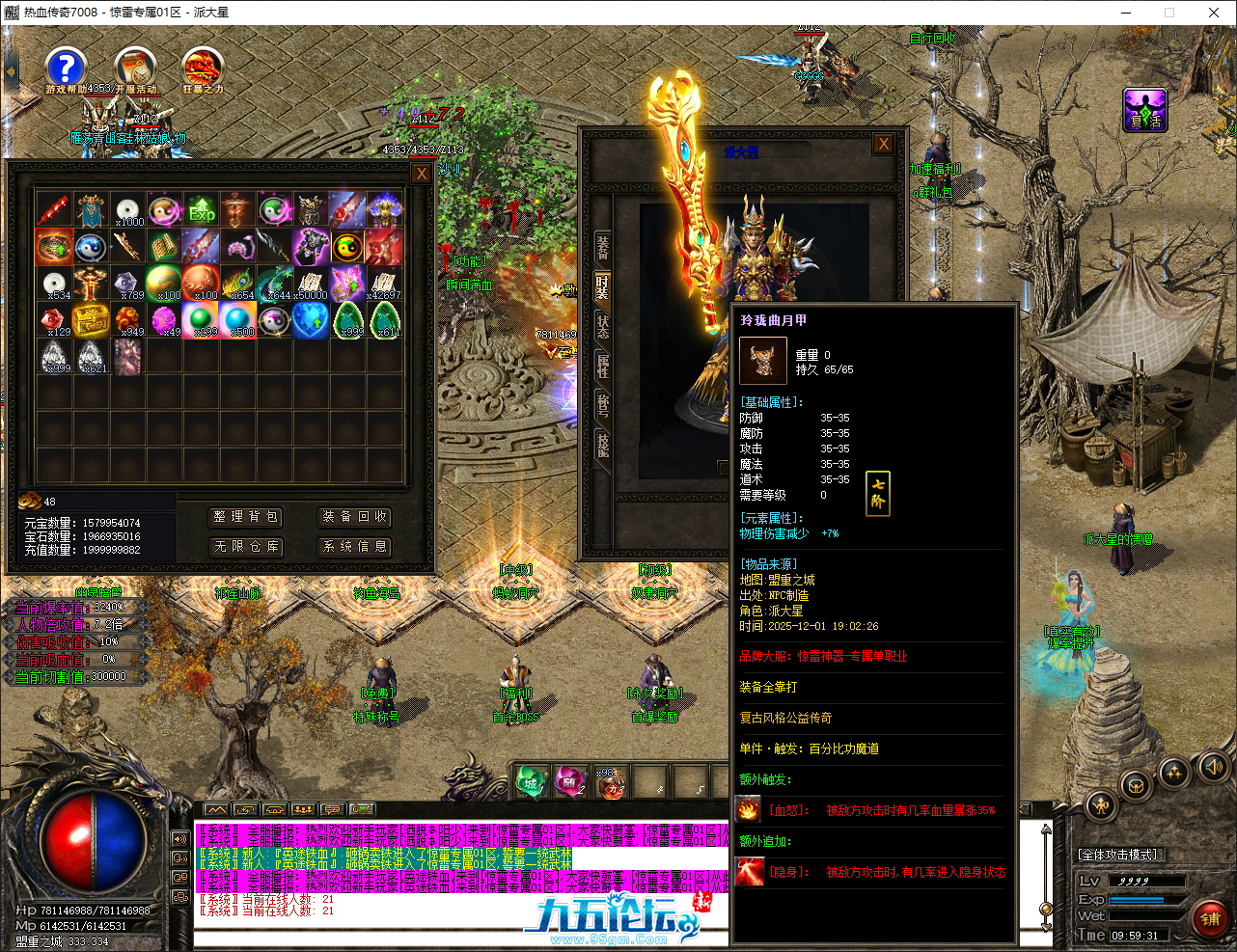Image resolution: width=1237 pixels, height=952 pixels.
Task: Open the 游戏帮助 help icon
Action: [x=65, y=68]
